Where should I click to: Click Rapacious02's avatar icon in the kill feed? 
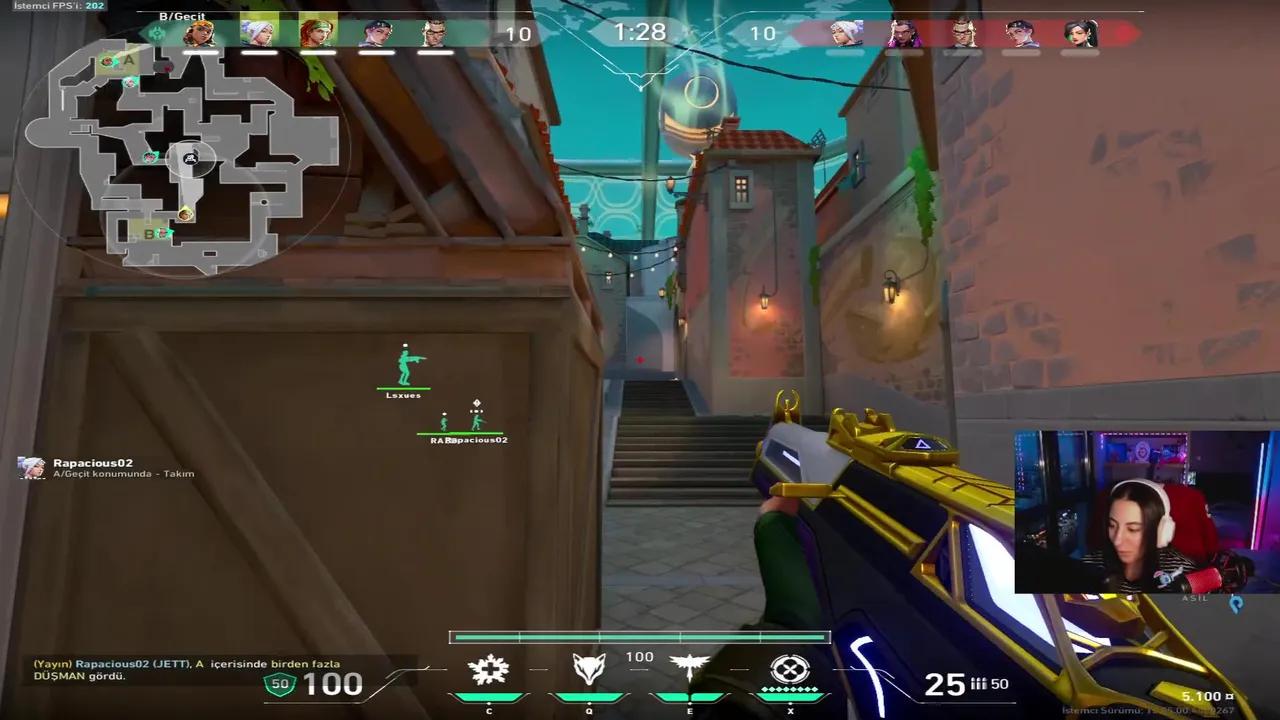coord(29,467)
